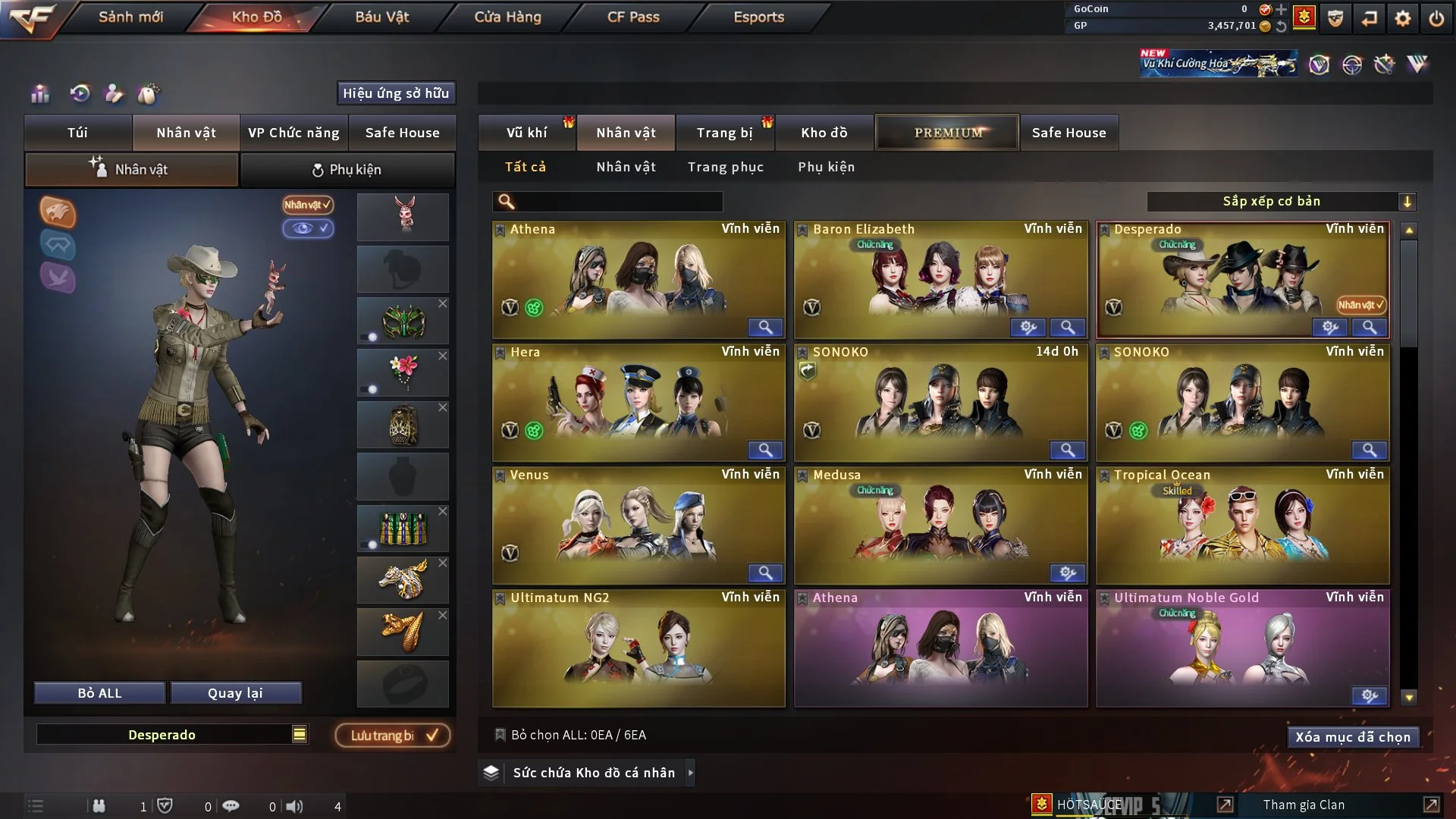Click the Bỏ ALL button
Screen dimensions: 1456x819
(99, 693)
